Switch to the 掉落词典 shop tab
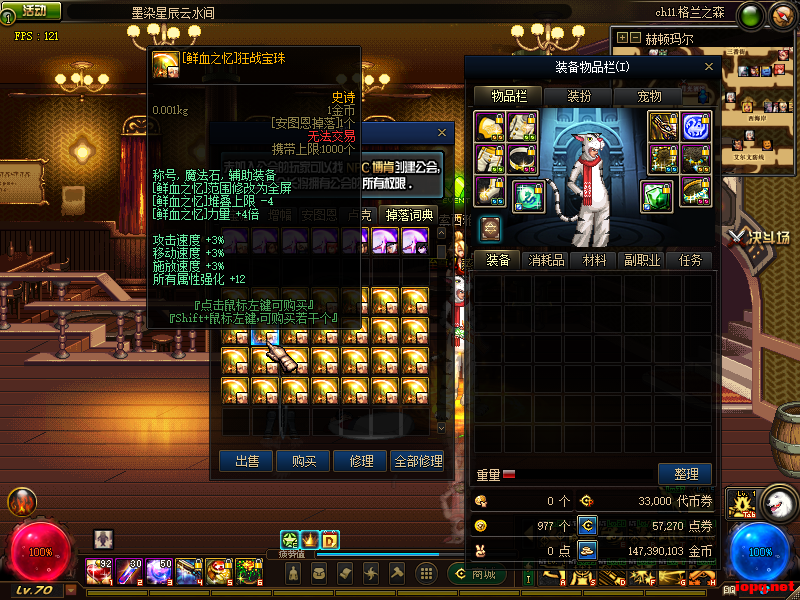The width and height of the screenshot is (800, 600). point(410,214)
